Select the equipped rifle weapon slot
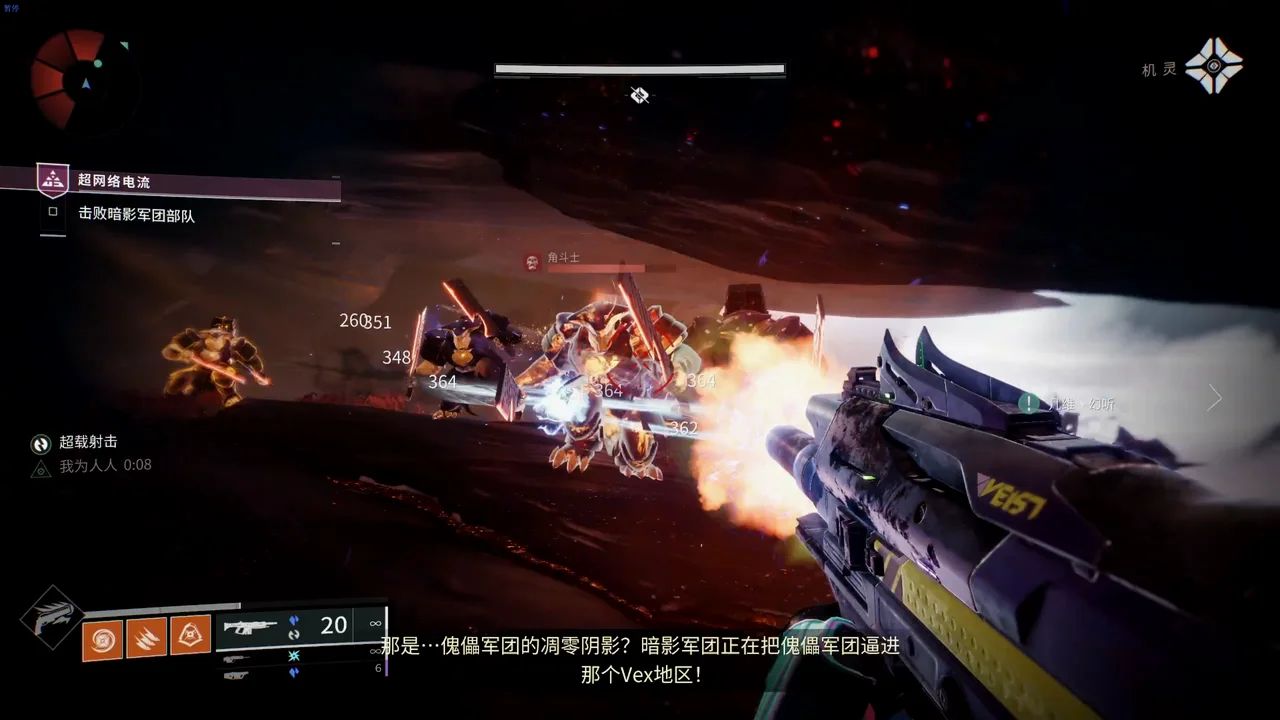This screenshot has height=720, width=1280. (x=250, y=627)
